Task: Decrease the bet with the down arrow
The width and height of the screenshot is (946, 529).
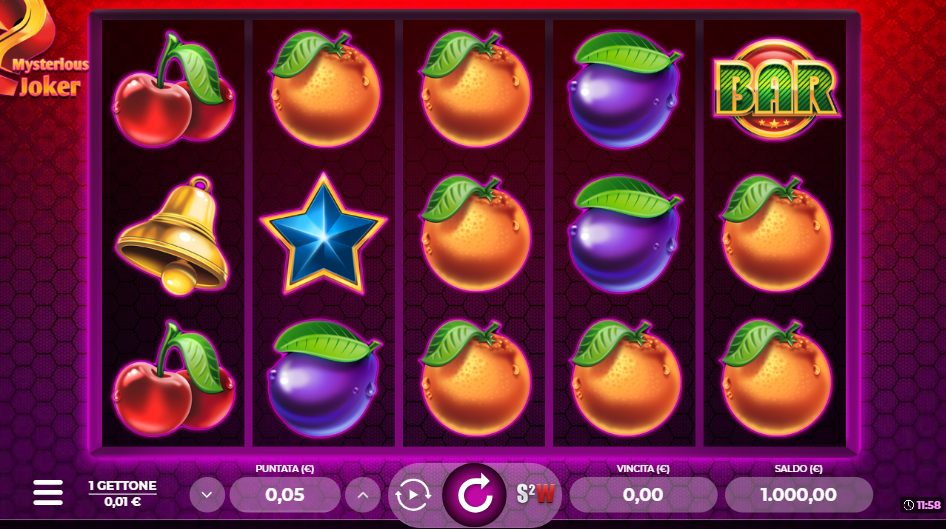Action: (207, 494)
